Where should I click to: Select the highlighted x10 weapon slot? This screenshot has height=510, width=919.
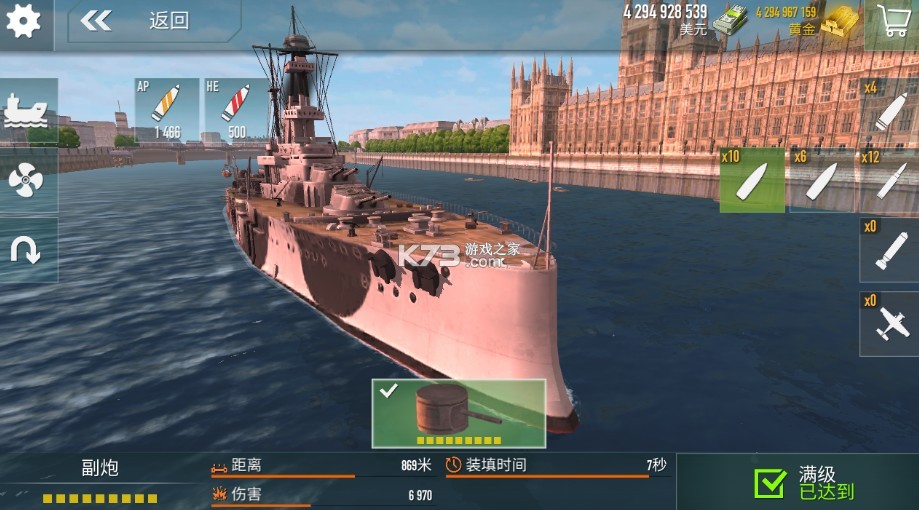point(752,181)
